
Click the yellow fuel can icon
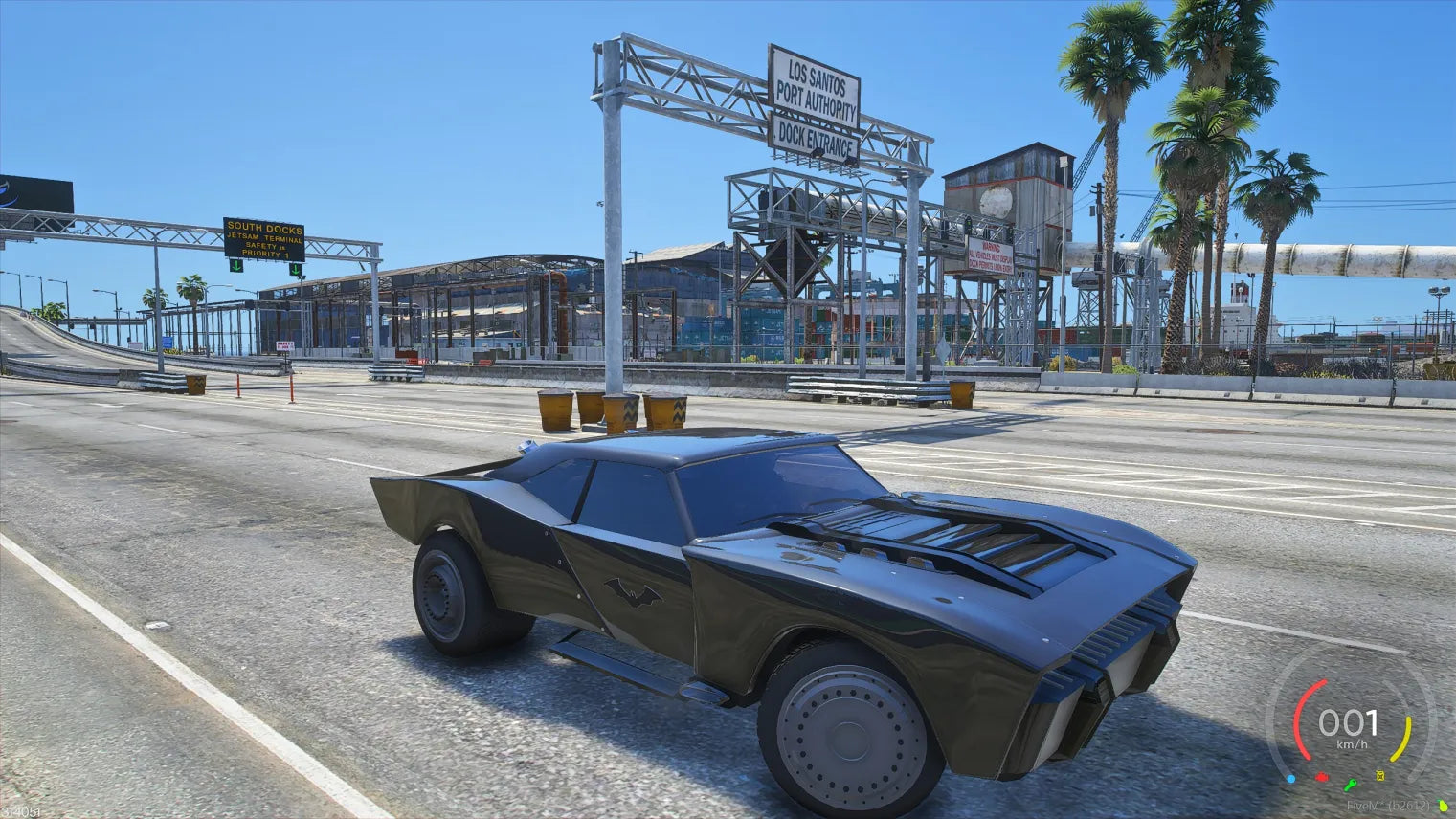point(1380,774)
